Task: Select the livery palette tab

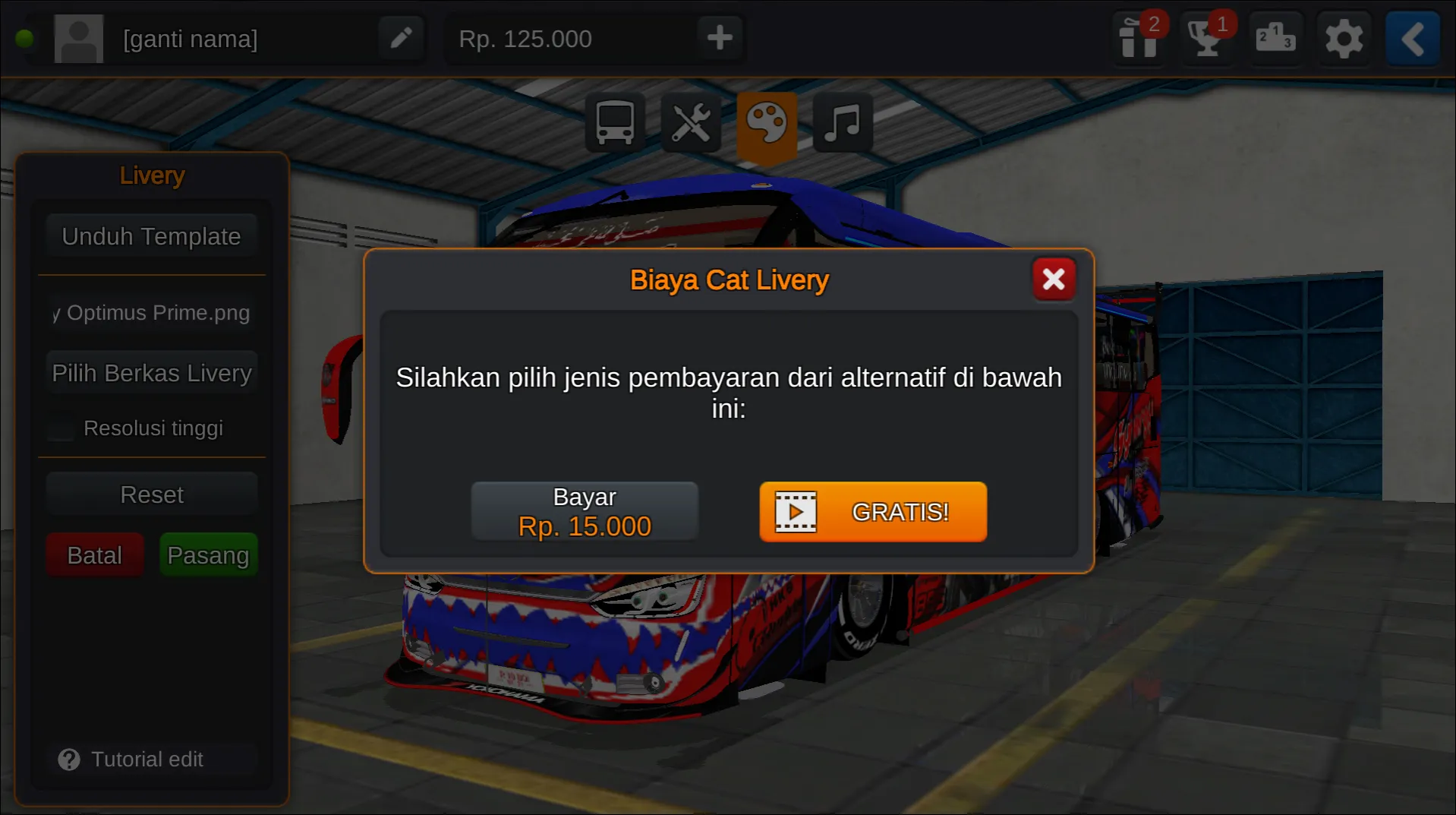Action: click(766, 122)
